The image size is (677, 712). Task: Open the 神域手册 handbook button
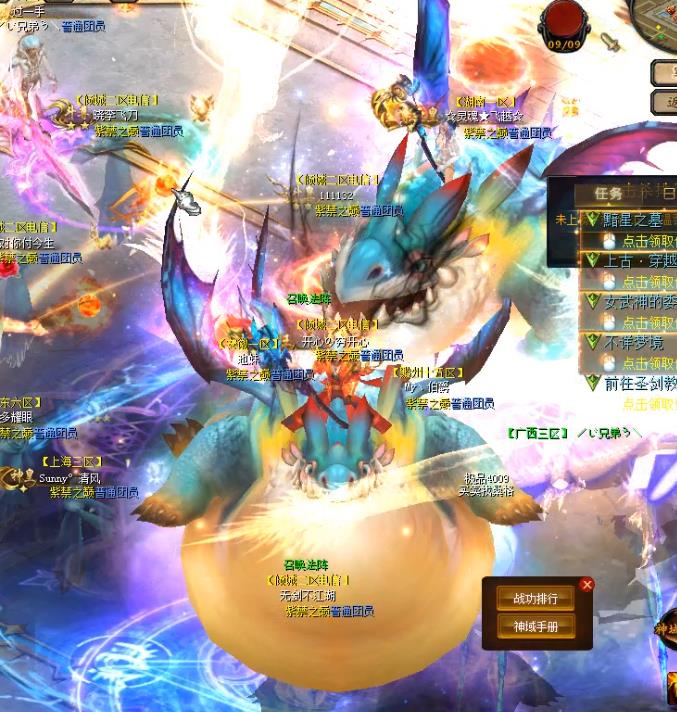[x=536, y=627]
